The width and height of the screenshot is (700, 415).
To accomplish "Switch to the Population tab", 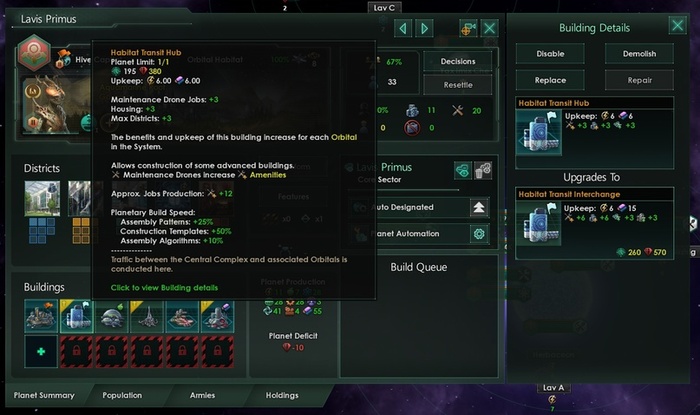I will click(124, 395).
